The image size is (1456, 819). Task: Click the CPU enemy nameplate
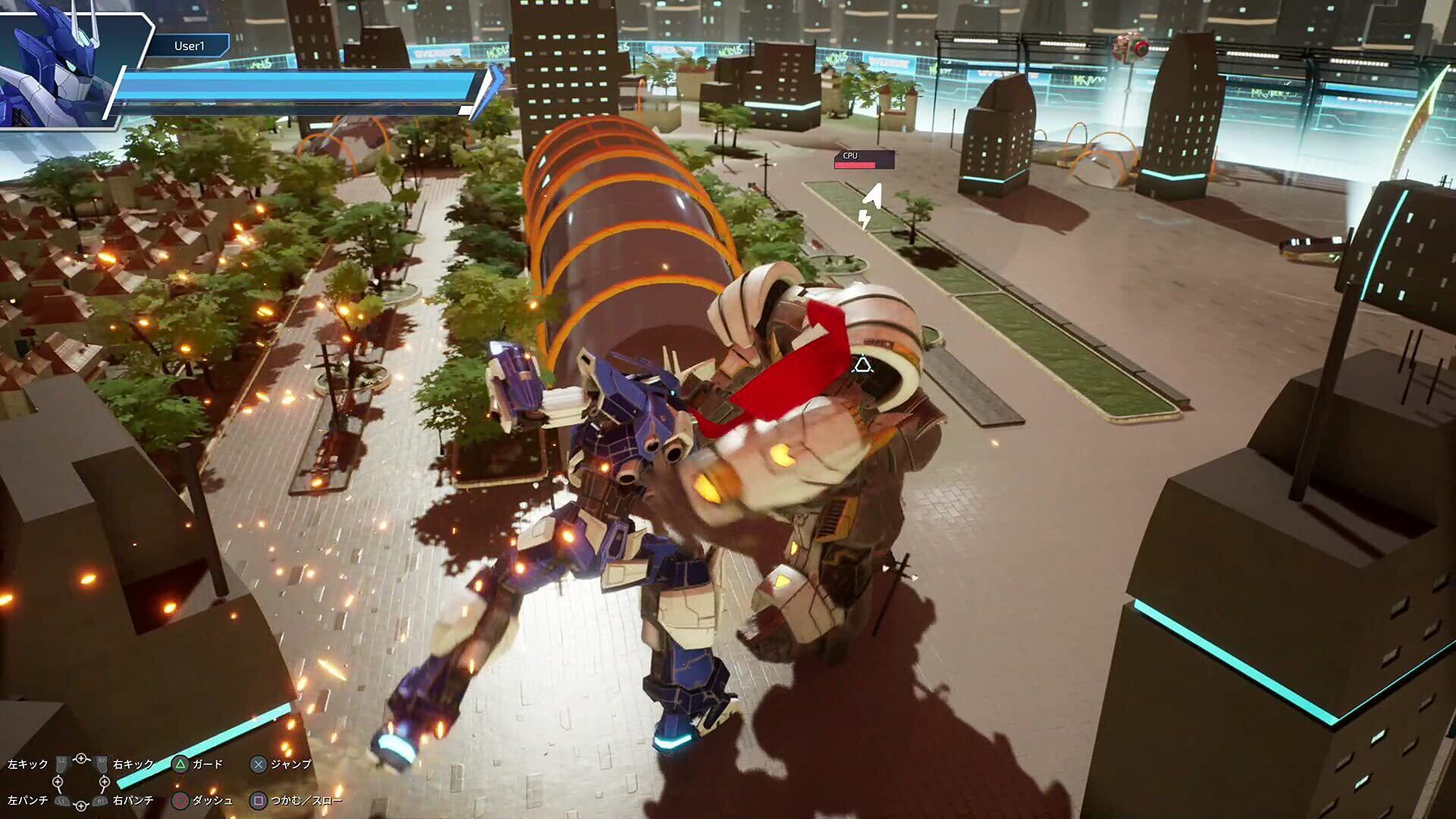864,159
